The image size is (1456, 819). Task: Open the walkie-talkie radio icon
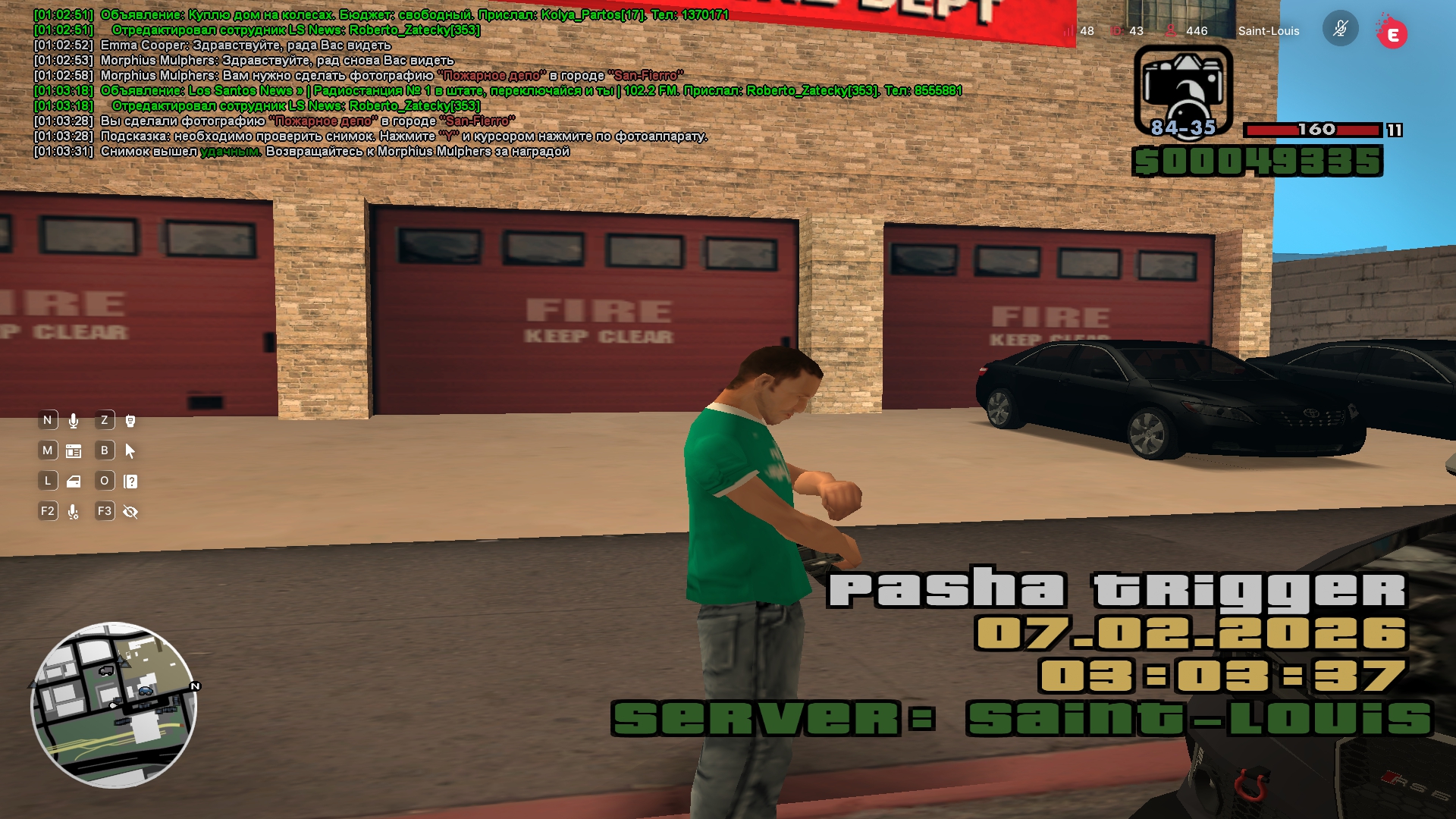pyautogui.click(x=130, y=421)
